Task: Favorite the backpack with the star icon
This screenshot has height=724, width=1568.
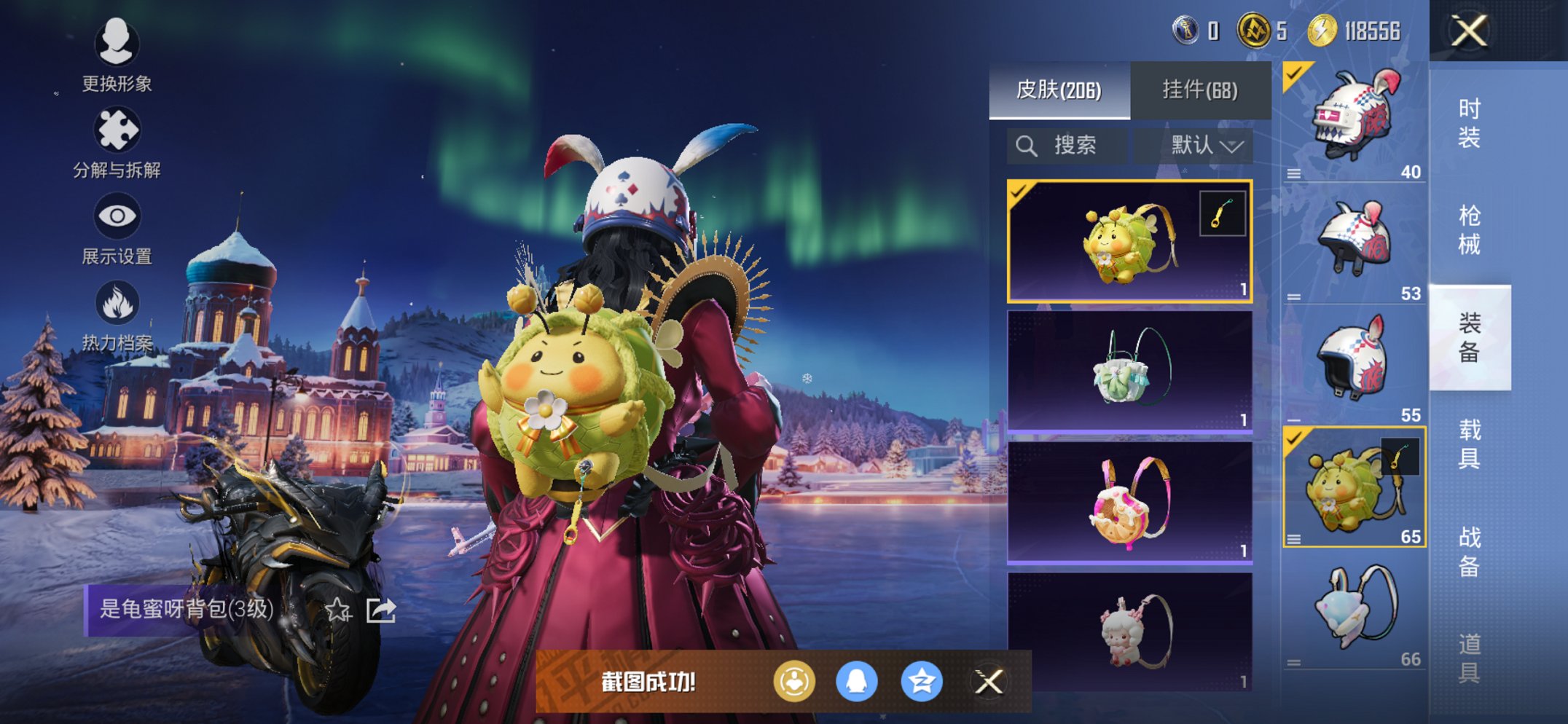Action: click(337, 610)
